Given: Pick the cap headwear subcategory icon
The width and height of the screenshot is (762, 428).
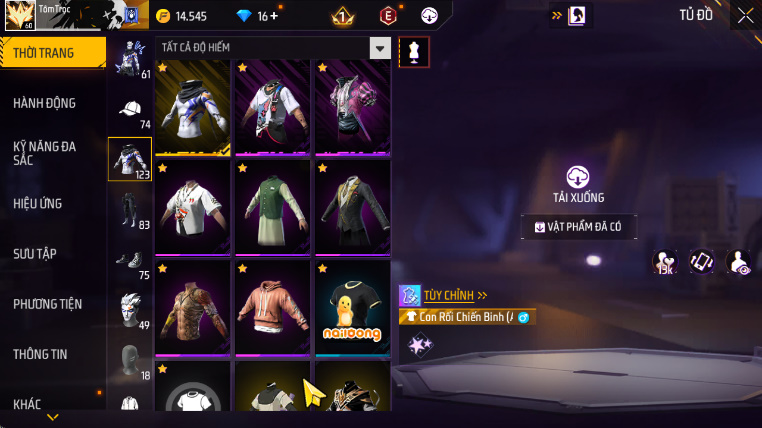Looking at the screenshot, I should point(130,109).
